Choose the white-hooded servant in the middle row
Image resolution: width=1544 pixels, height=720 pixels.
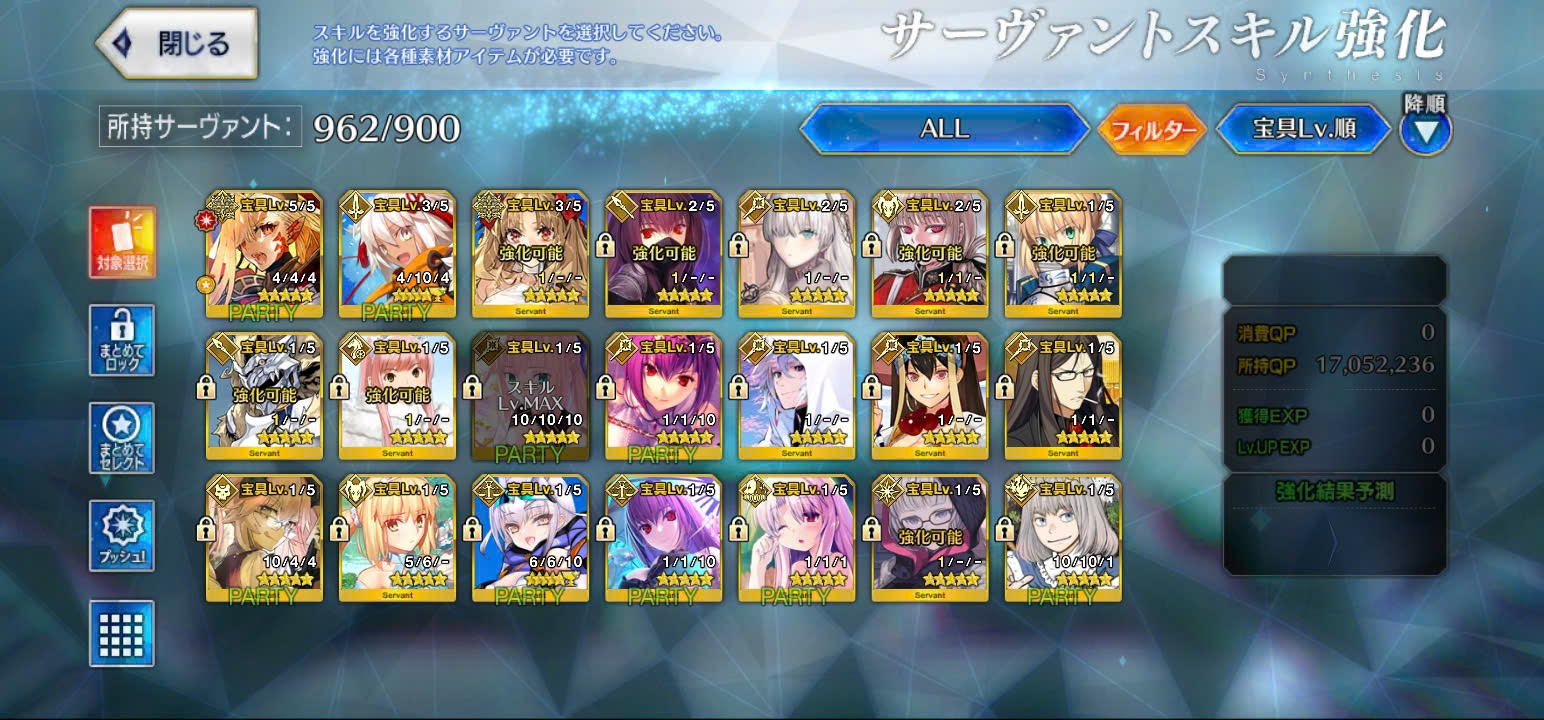coord(796,397)
